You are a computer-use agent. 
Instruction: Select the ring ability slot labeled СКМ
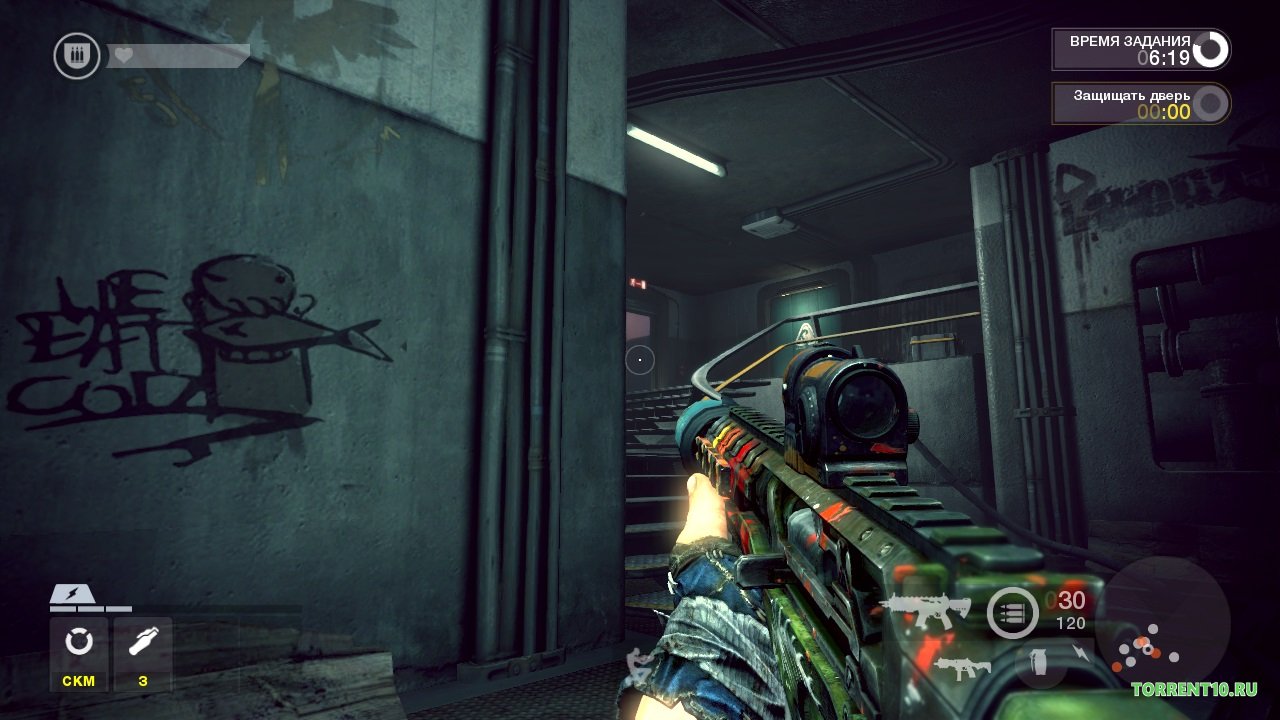[x=79, y=653]
